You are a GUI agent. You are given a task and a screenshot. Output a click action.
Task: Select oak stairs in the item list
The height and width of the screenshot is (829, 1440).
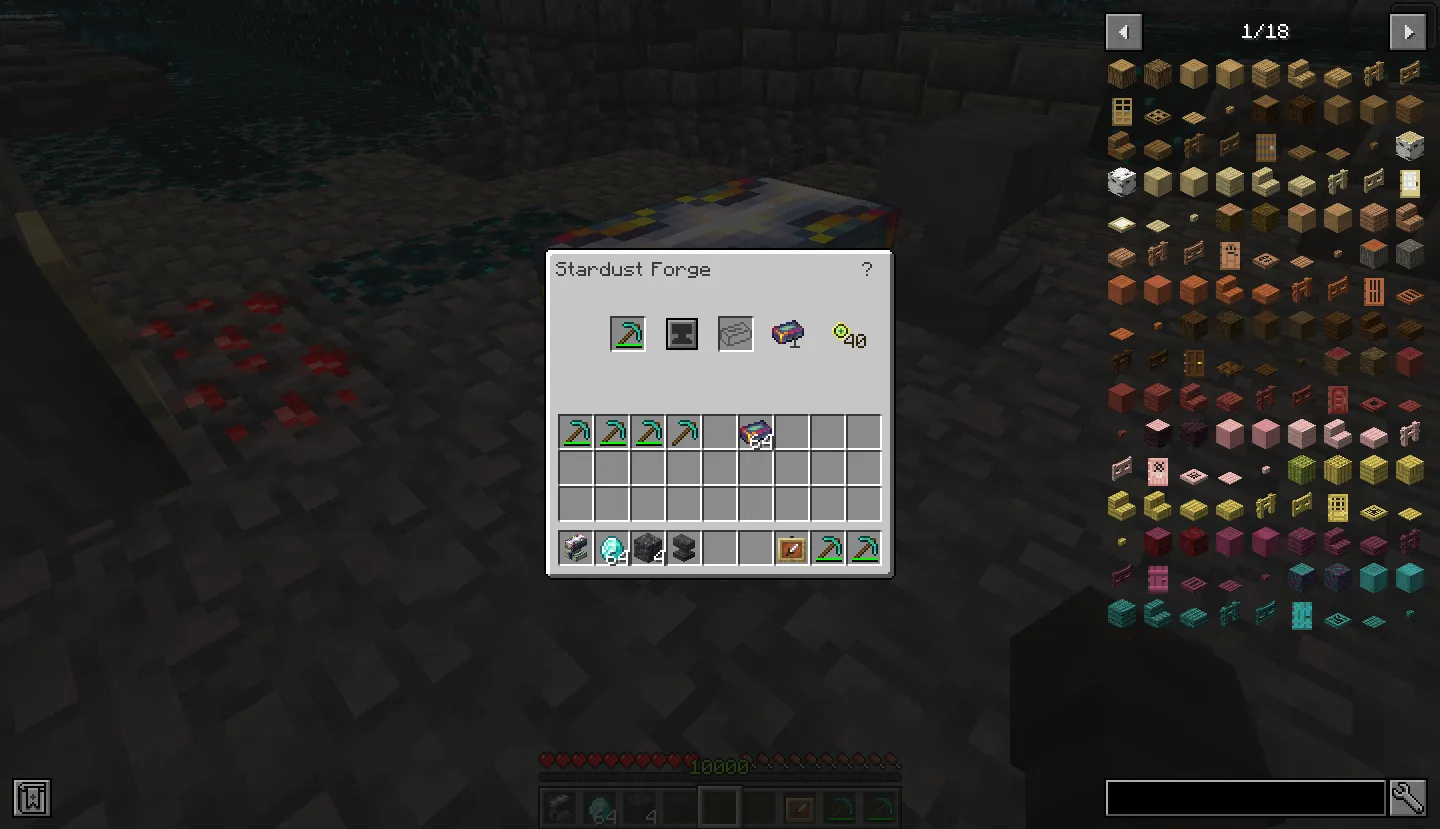pyautogui.click(x=1303, y=72)
